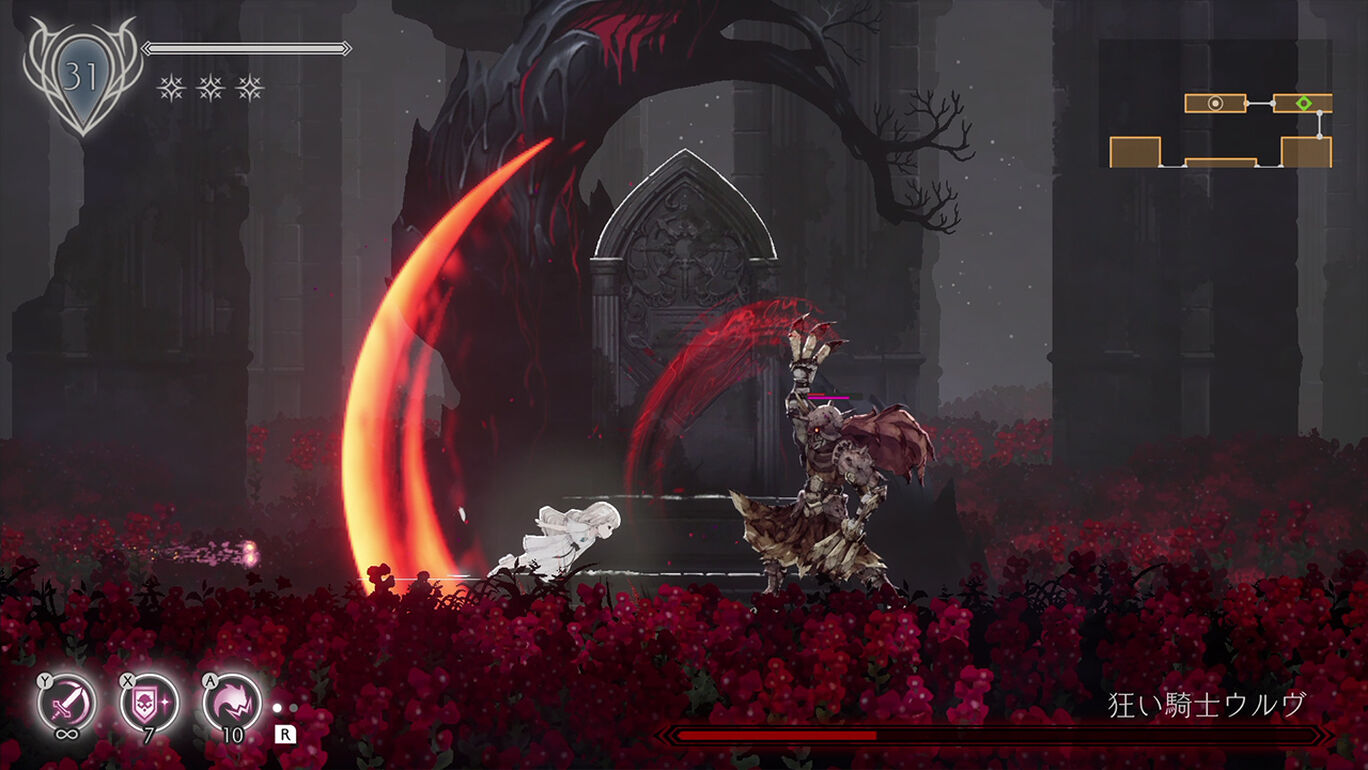
Task: Click the current-room circle marker on the minimap
Action: (x=1215, y=103)
